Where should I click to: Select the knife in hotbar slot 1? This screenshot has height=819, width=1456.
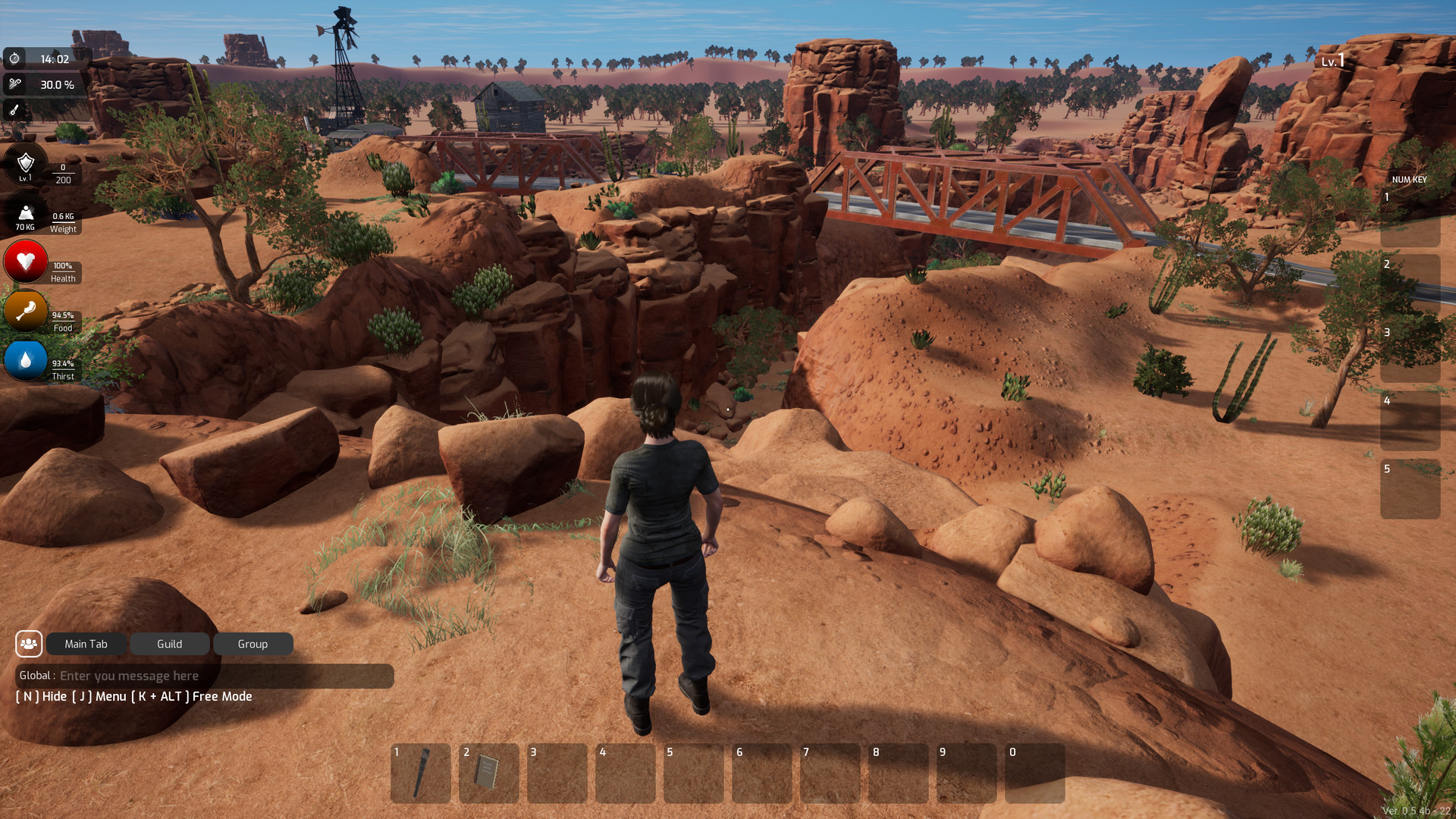click(x=421, y=773)
